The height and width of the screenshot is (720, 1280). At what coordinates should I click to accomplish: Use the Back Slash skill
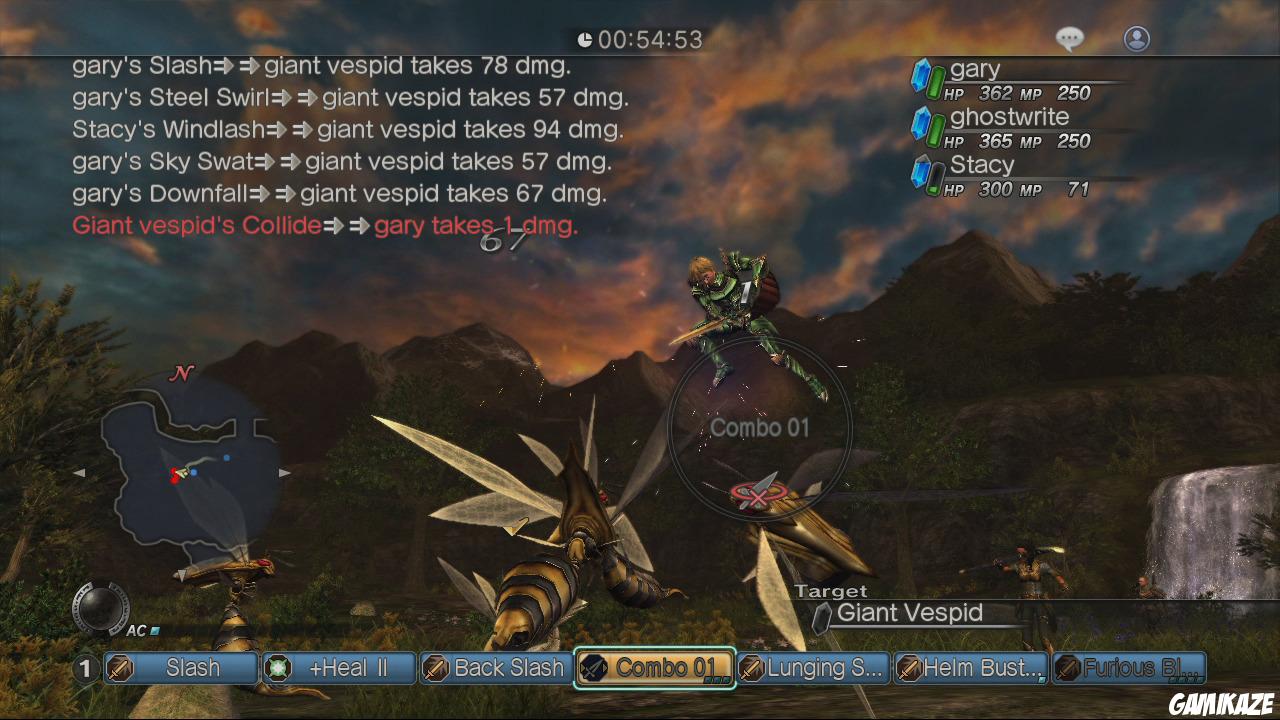[495, 668]
